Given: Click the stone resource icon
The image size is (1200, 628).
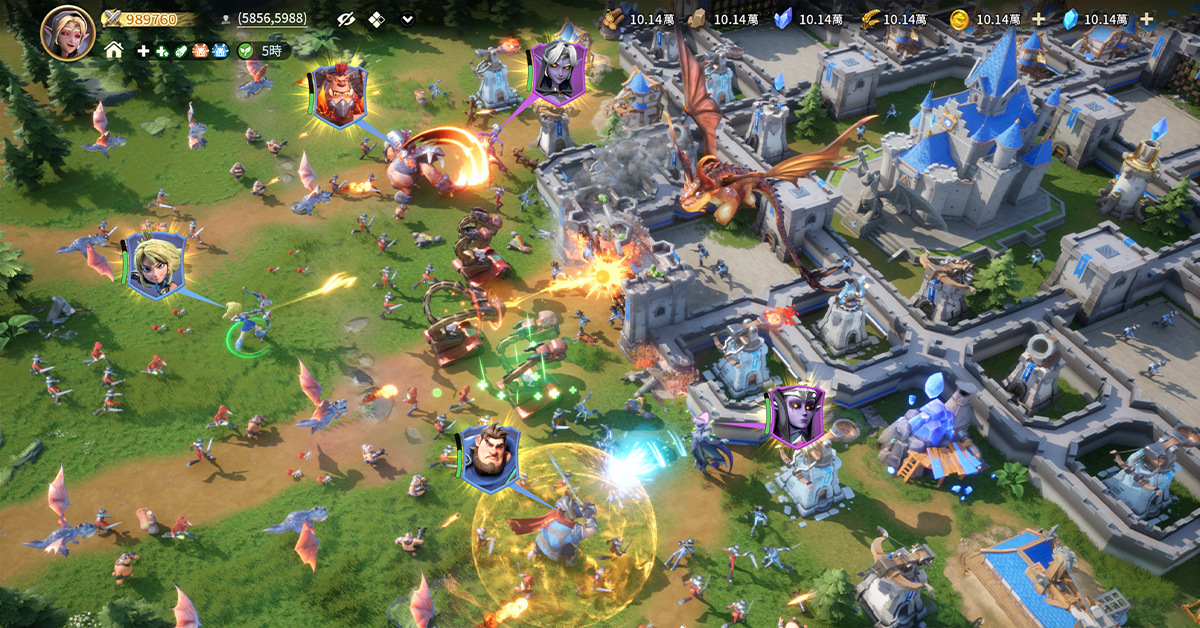Looking at the screenshot, I should [697, 19].
